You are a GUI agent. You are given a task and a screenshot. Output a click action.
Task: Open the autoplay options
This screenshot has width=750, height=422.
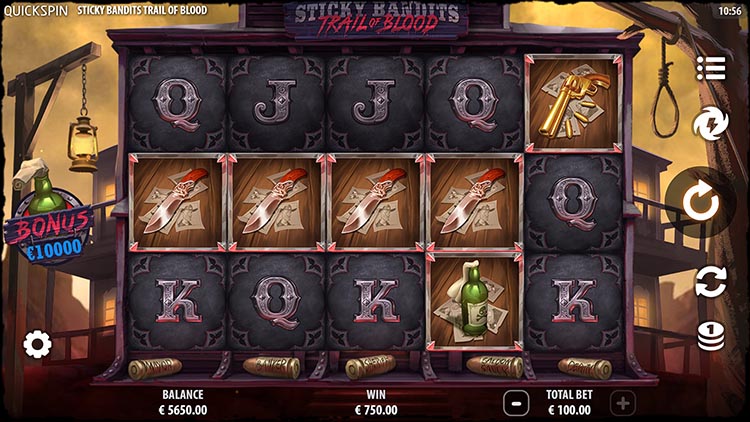(711, 281)
